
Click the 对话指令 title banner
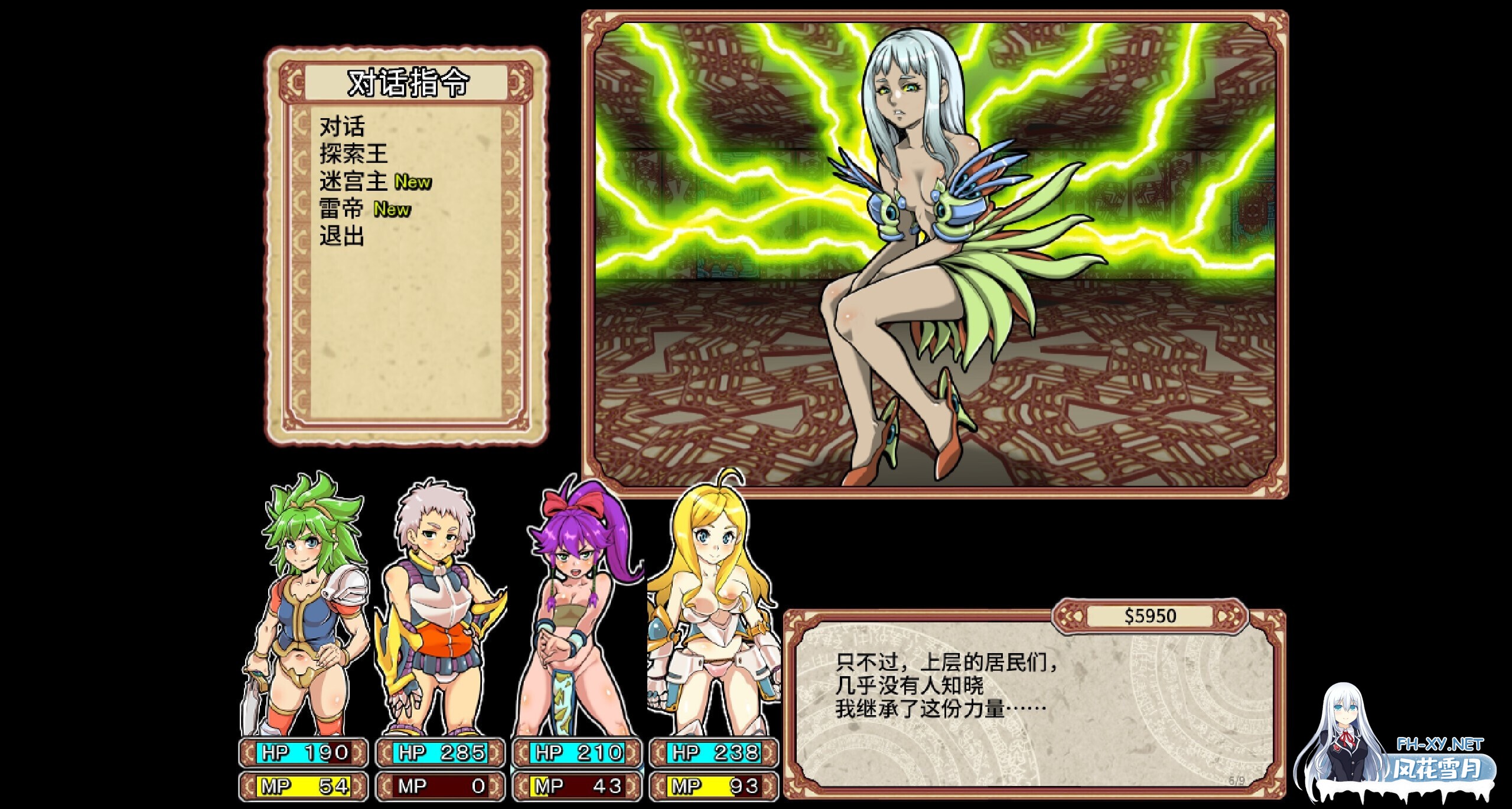[408, 83]
